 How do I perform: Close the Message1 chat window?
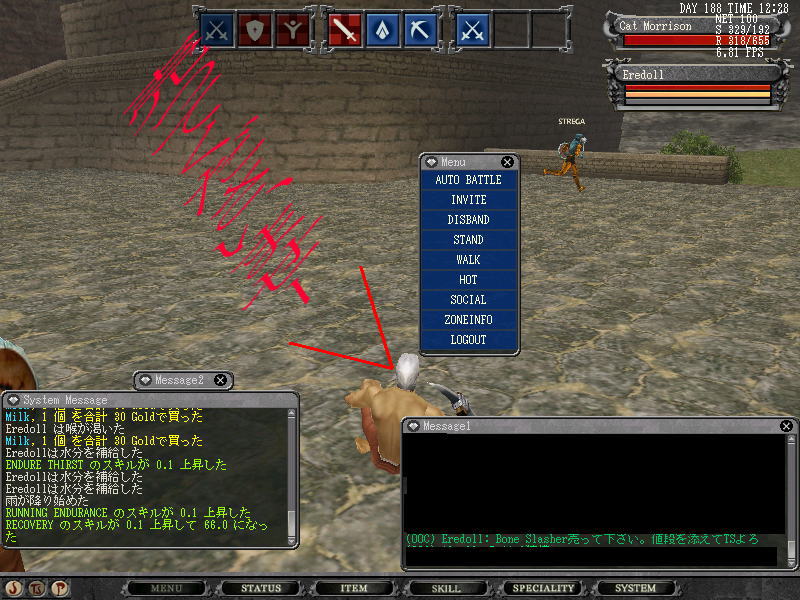point(786,426)
